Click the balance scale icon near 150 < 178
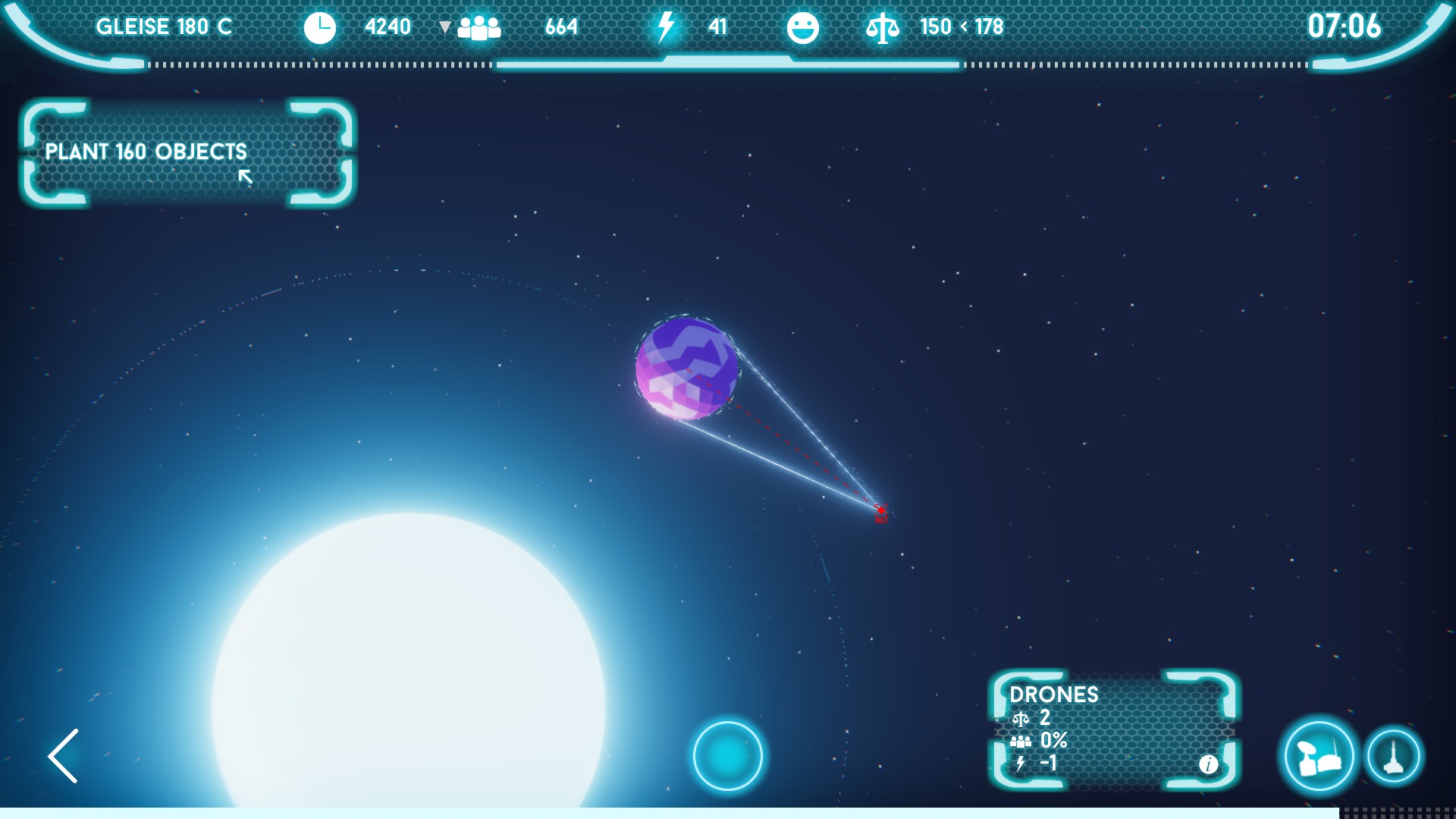 [884, 27]
